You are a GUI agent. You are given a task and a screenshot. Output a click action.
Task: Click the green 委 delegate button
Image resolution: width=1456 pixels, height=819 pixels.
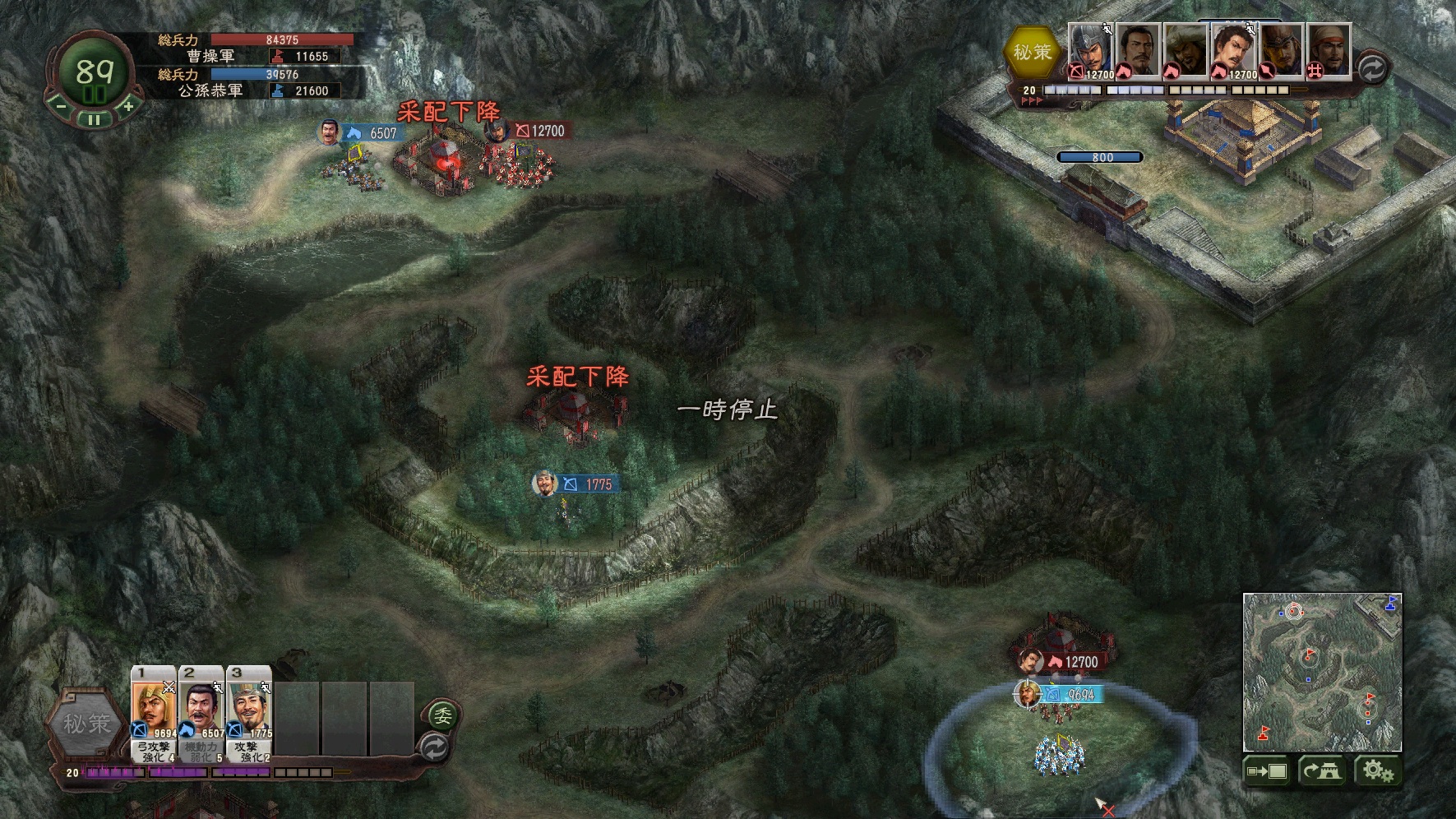pyautogui.click(x=443, y=715)
